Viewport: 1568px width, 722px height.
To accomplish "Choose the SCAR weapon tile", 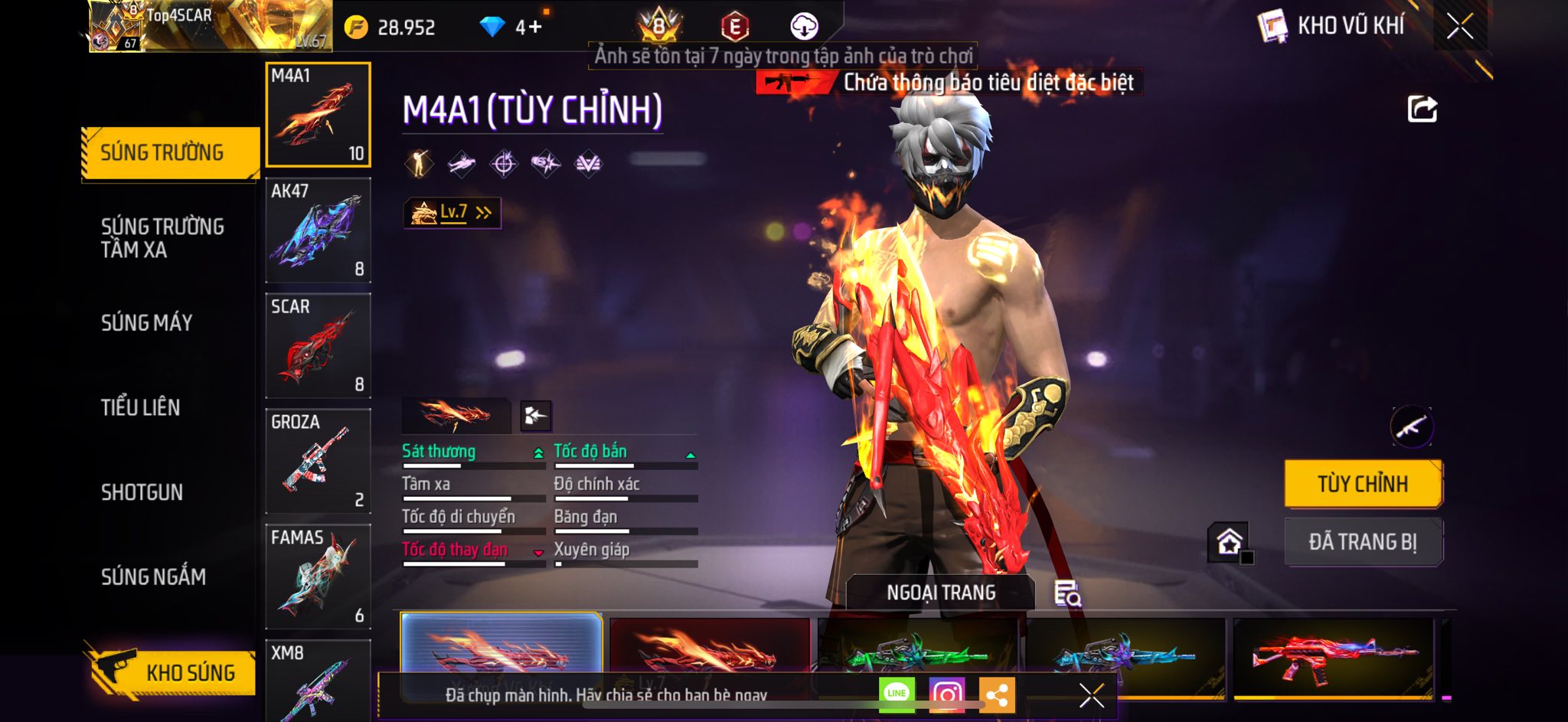I will (318, 346).
